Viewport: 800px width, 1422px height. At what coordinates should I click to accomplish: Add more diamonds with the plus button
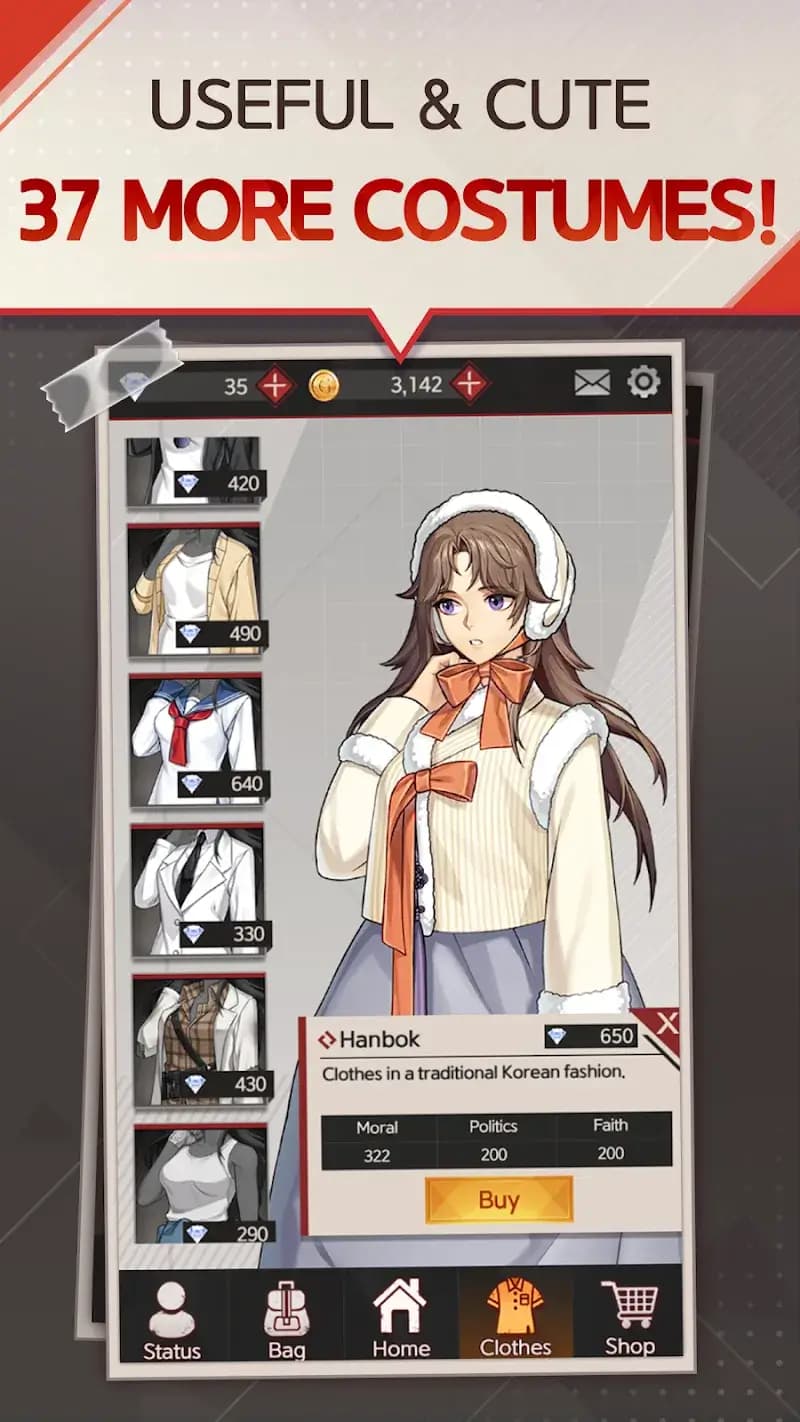coord(274,385)
